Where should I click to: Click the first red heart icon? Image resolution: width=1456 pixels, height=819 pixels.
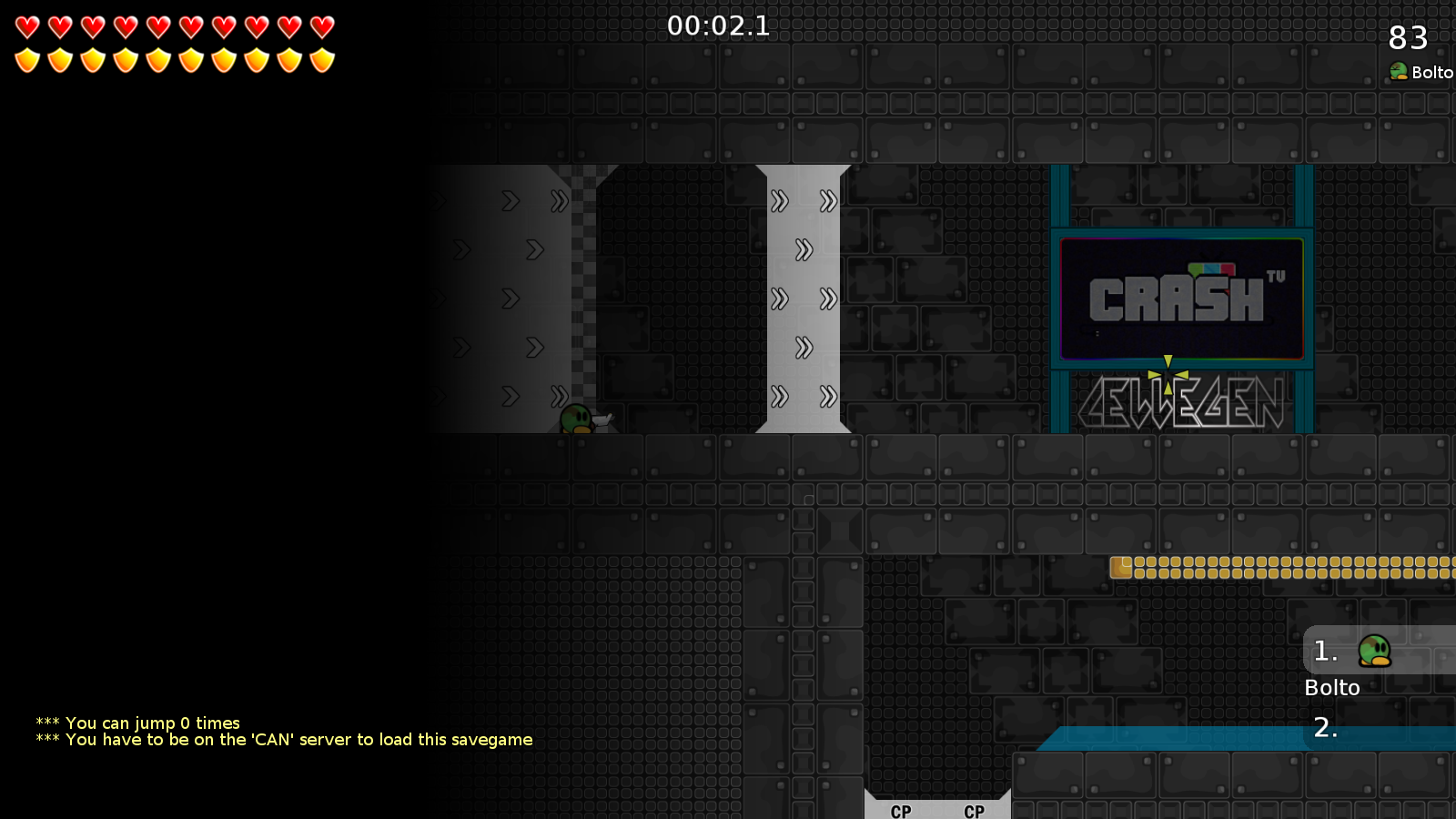pyautogui.click(x=26, y=25)
